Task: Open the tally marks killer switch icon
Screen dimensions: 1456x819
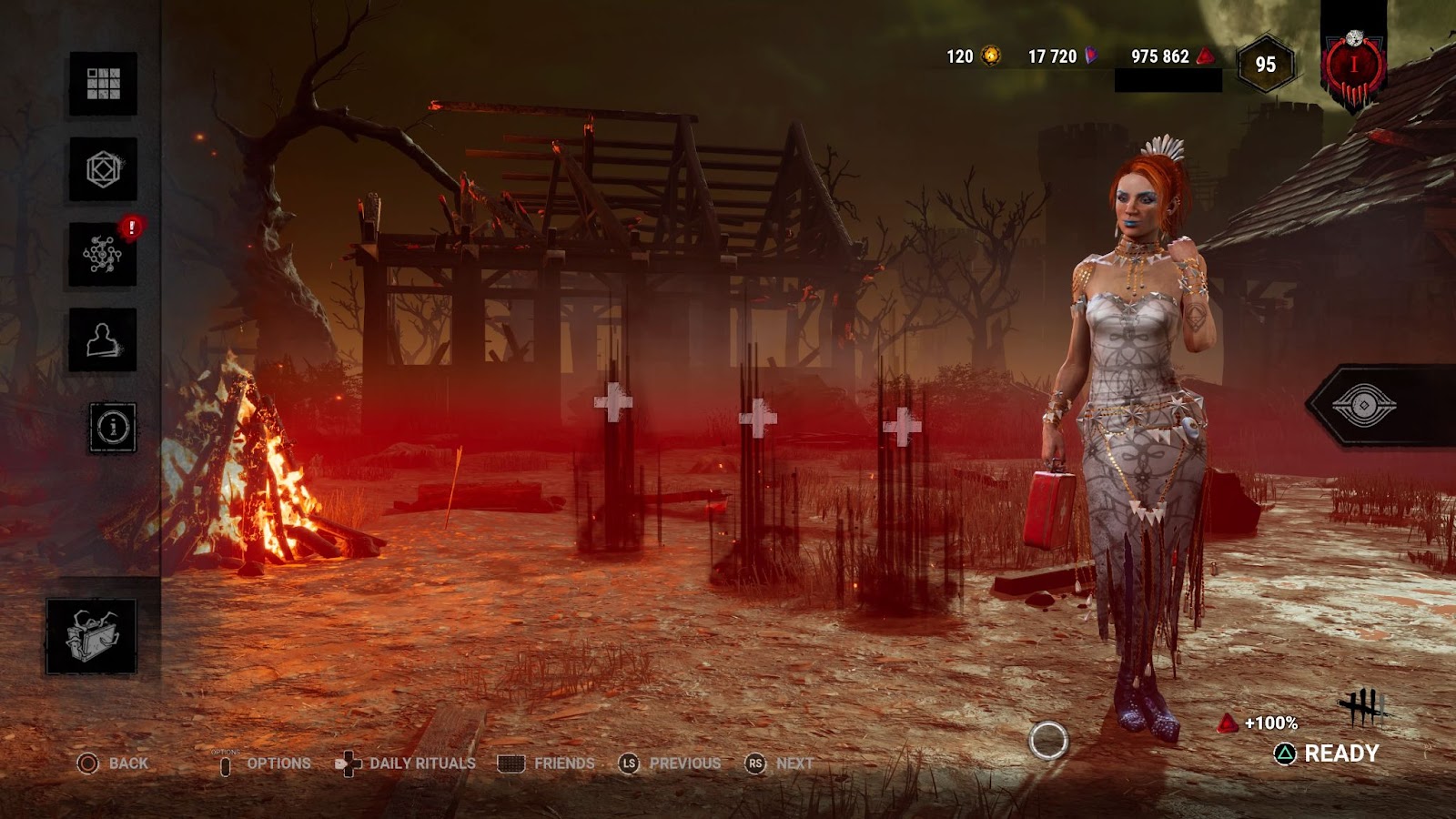Action: point(1361,706)
